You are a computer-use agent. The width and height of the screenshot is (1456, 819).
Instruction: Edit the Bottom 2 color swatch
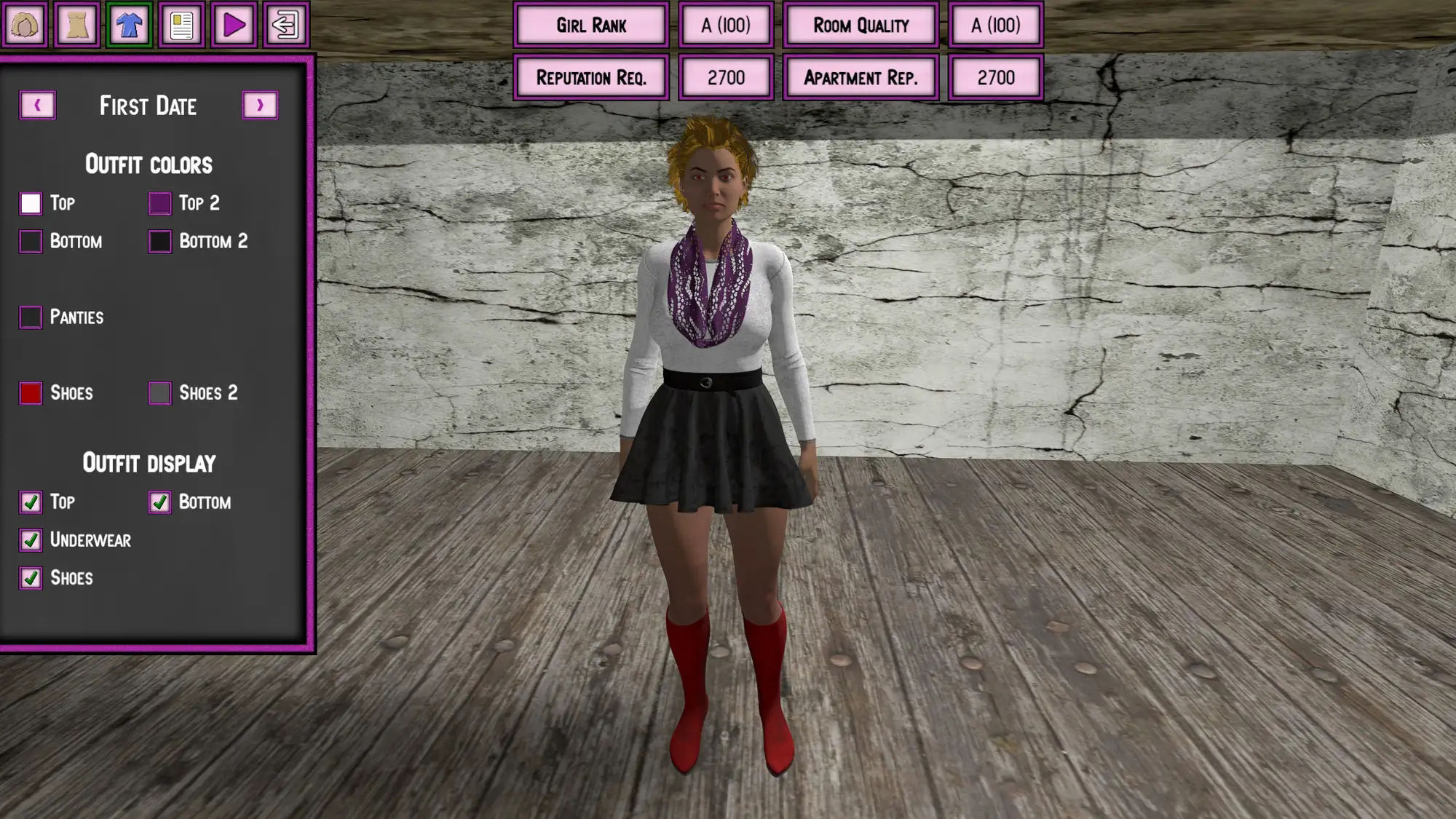point(159,241)
